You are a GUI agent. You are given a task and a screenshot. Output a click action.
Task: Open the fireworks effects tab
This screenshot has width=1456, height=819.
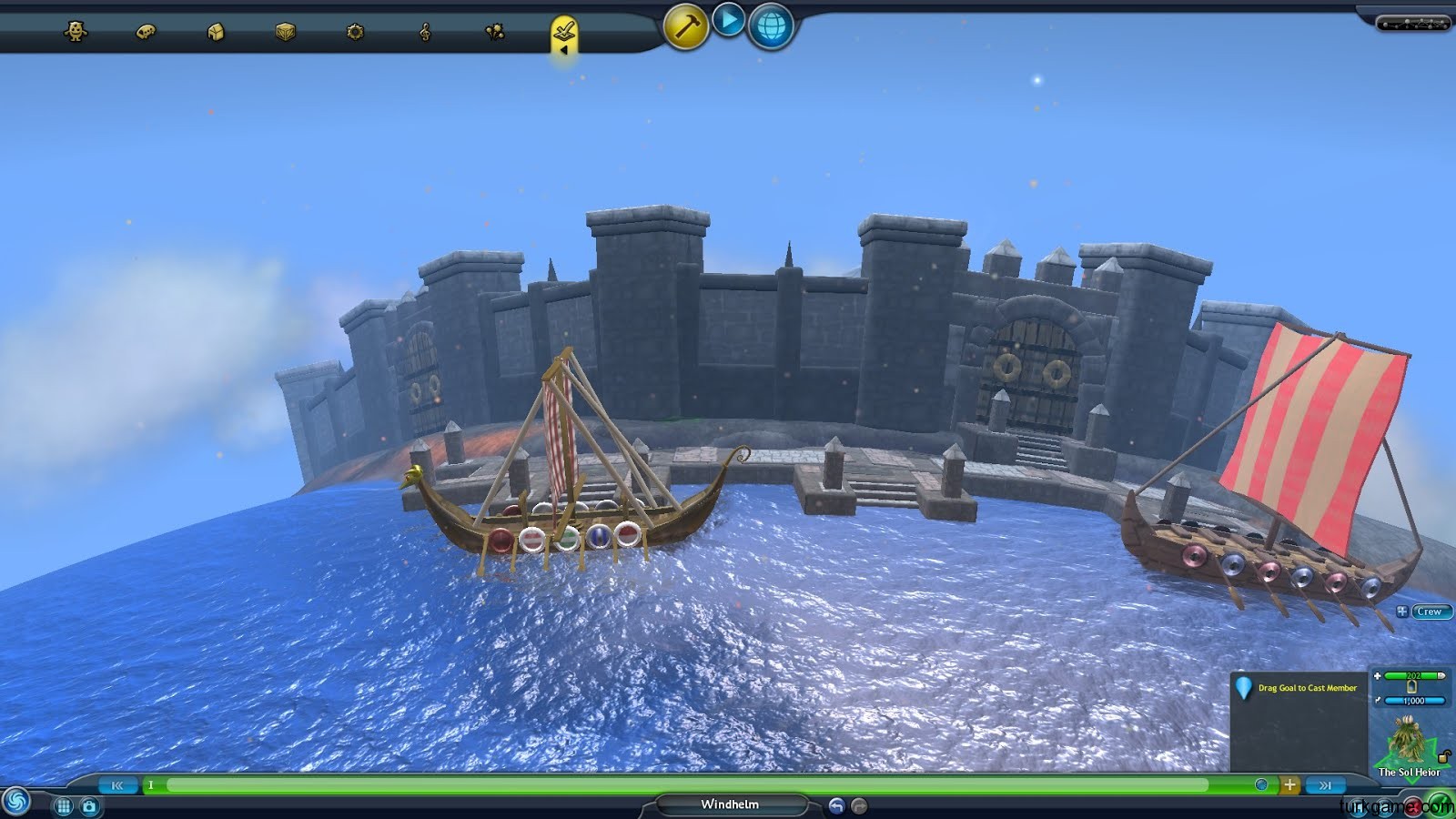coord(494,32)
